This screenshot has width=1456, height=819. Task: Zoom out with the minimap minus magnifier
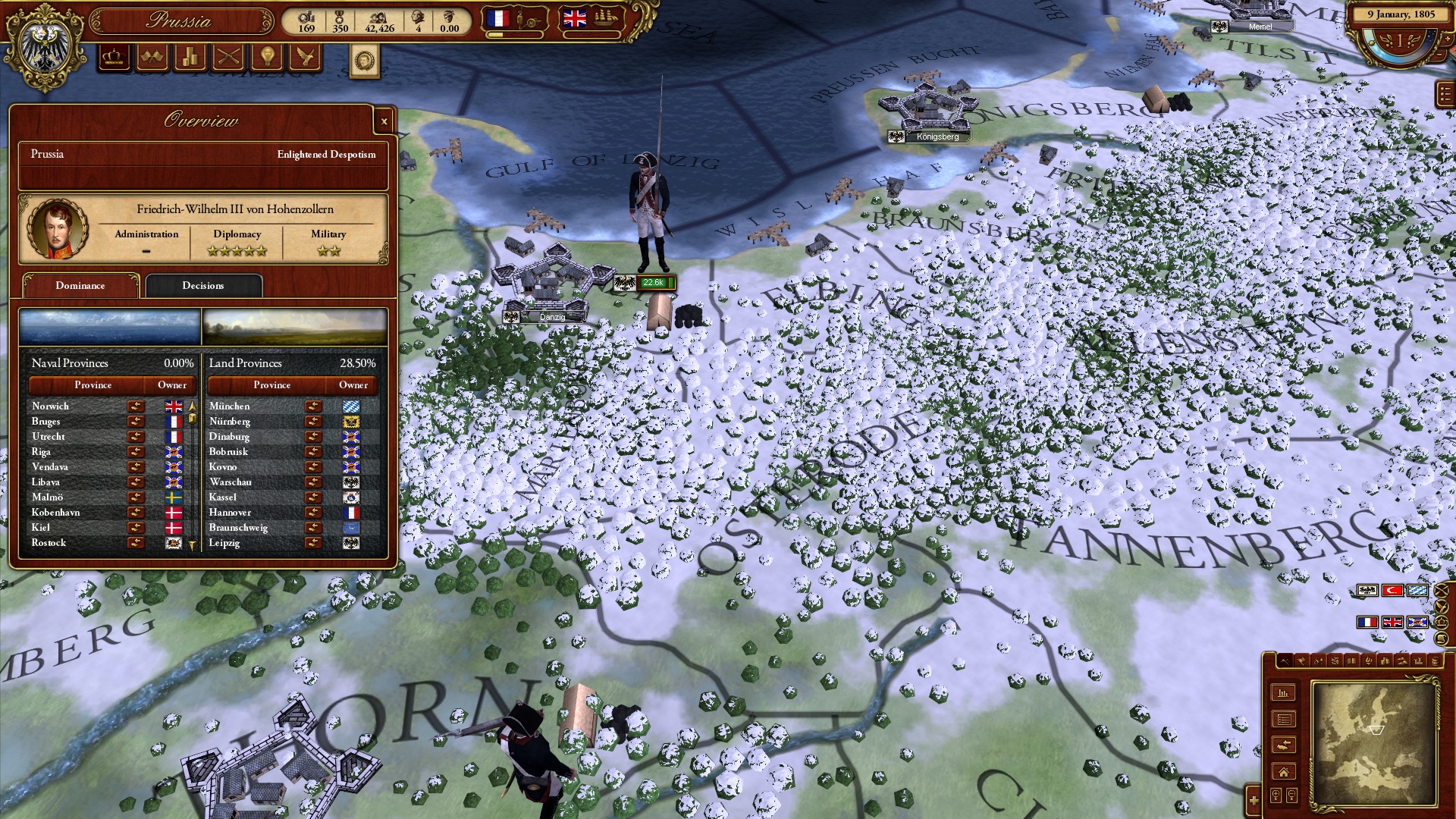click(1291, 795)
